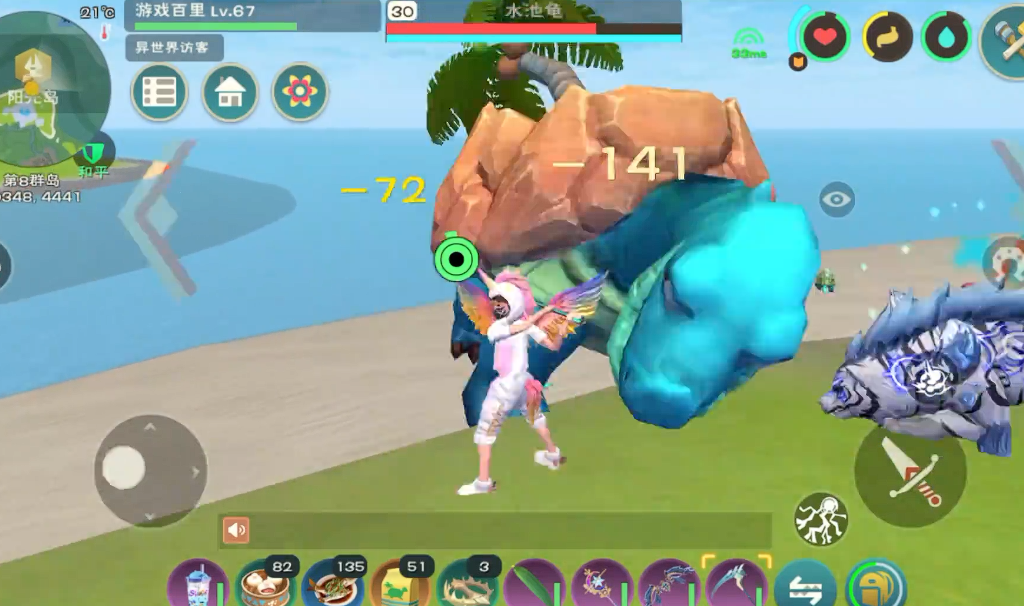Viewport: 1024px width, 606px height.
Task: Equip the star wand slot
Action: coord(602,584)
